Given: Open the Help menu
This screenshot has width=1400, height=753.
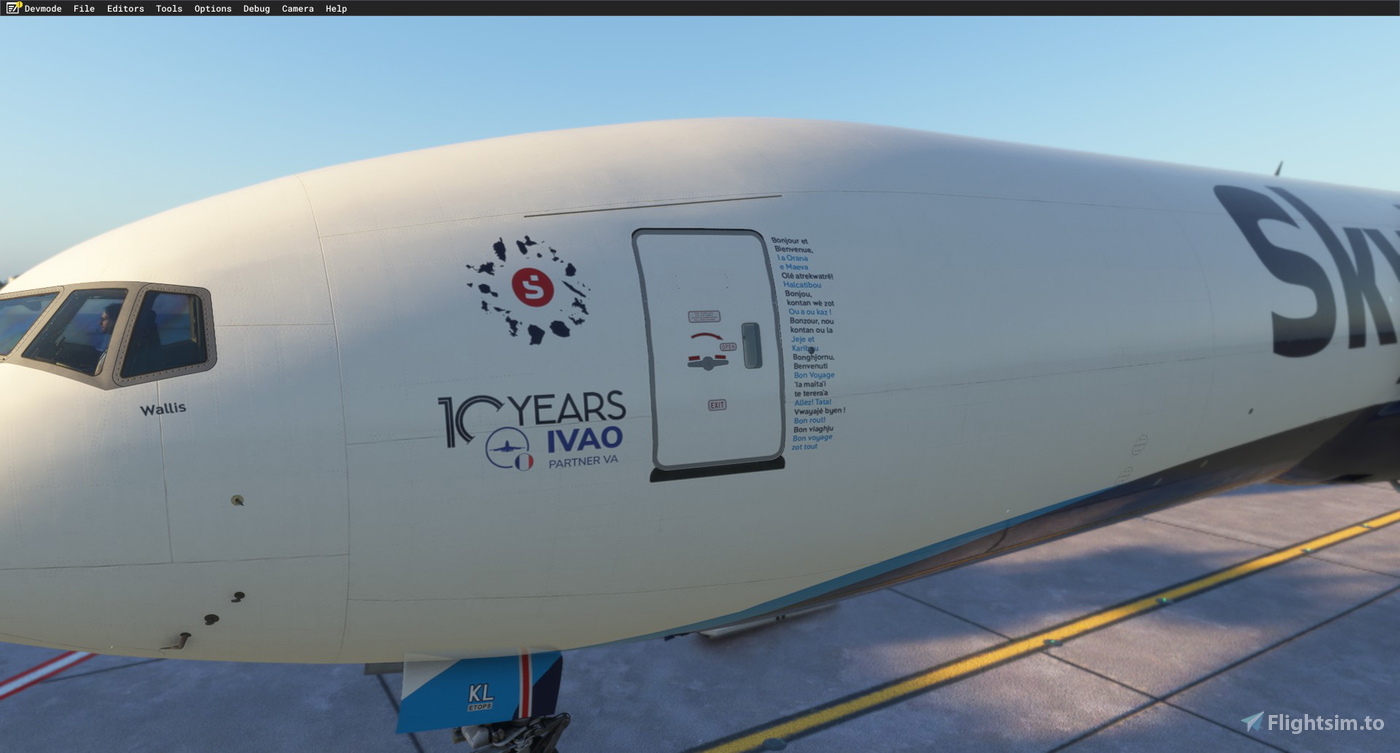Looking at the screenshot, I should tap(335, 8).
